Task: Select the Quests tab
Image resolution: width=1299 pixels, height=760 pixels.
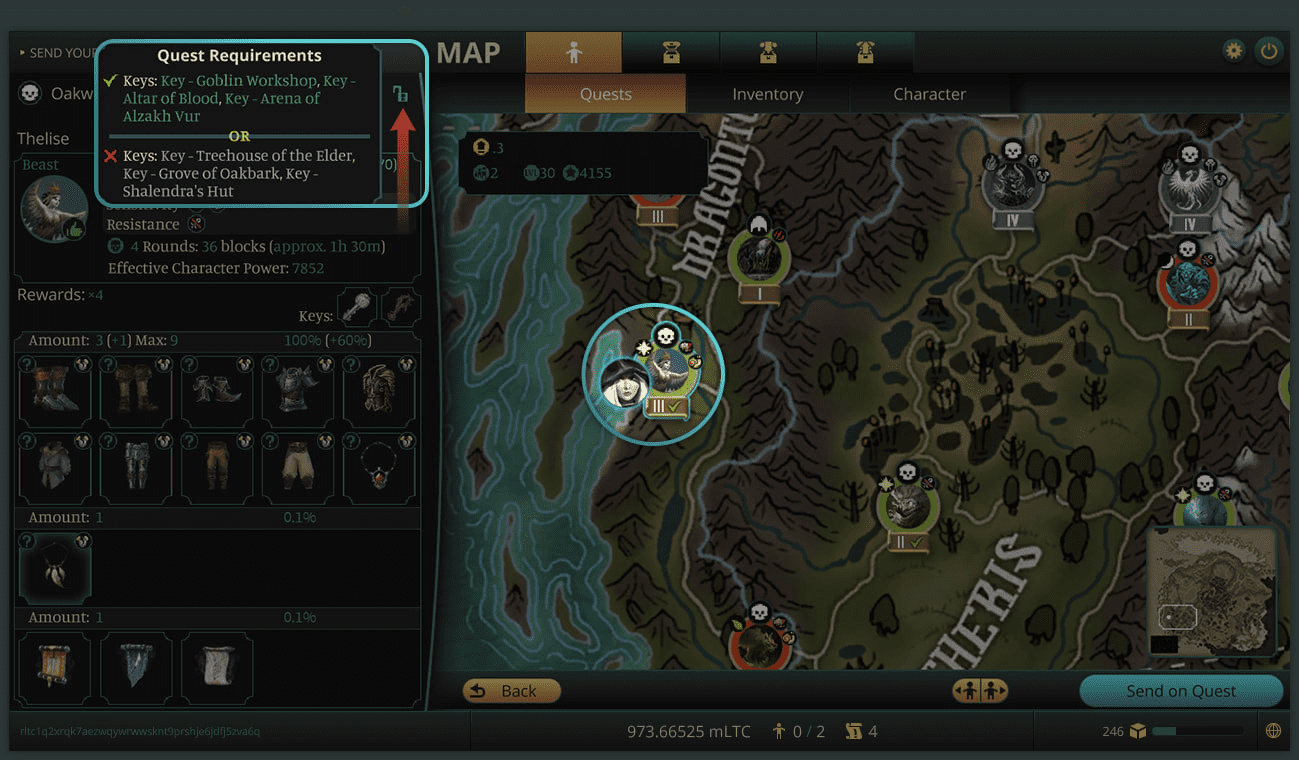Action: tap(605, 94)
